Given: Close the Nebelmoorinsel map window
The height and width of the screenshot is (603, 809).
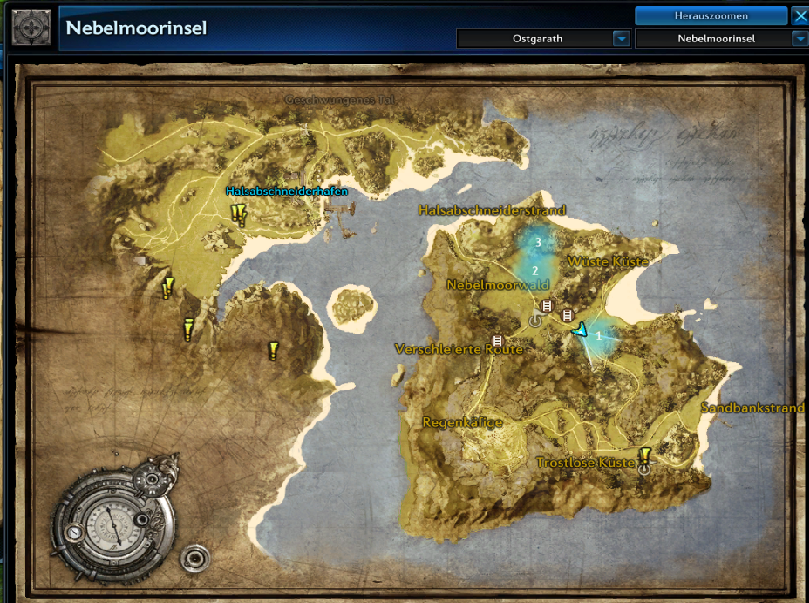Looking at the screenshot, I should (798, 16).
